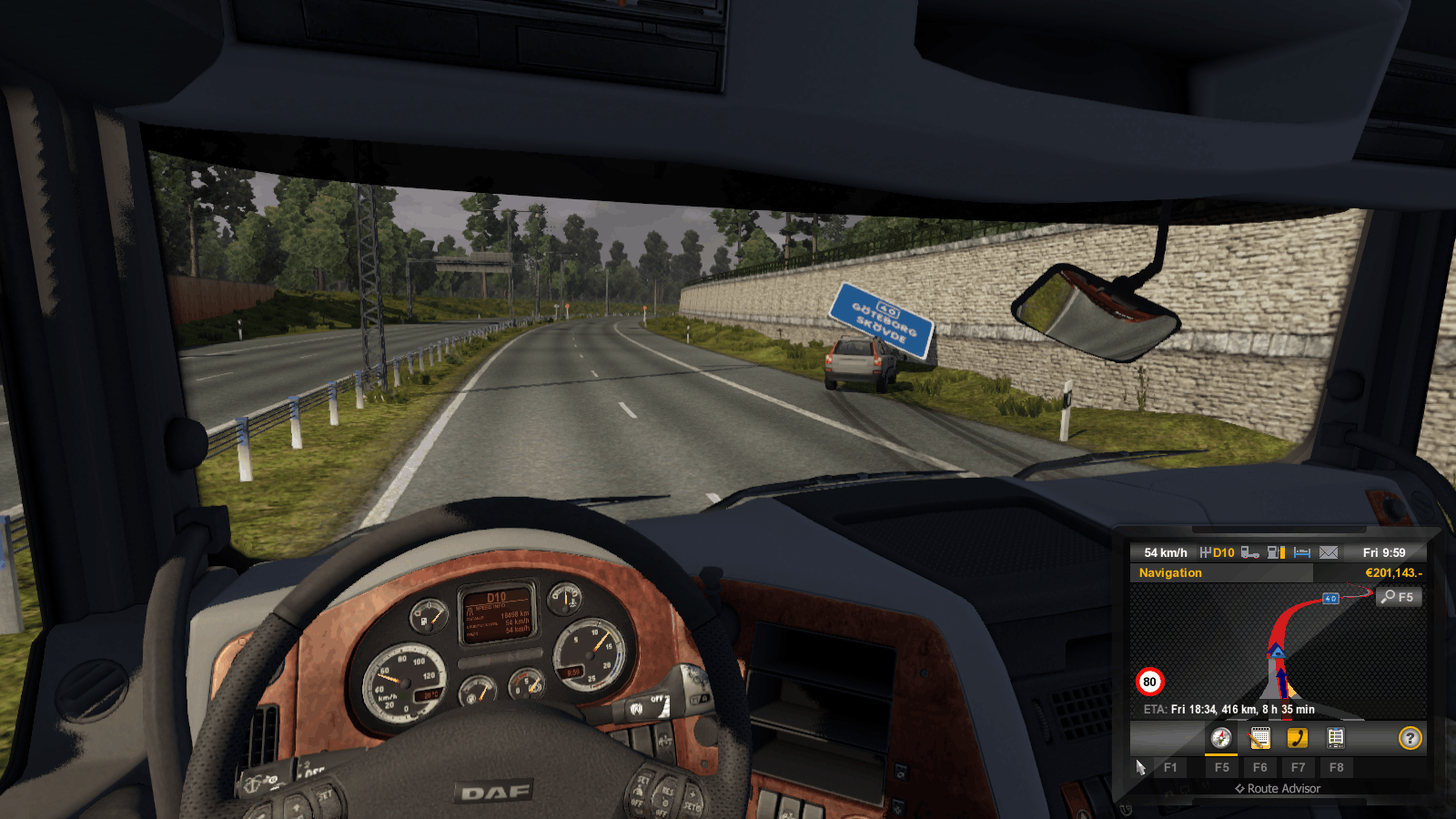The width and height of the screenshot is (1456, 819).
Task: Click the magnifier map zoom button
Action: pyautogui.click(x=1399, y=597)
